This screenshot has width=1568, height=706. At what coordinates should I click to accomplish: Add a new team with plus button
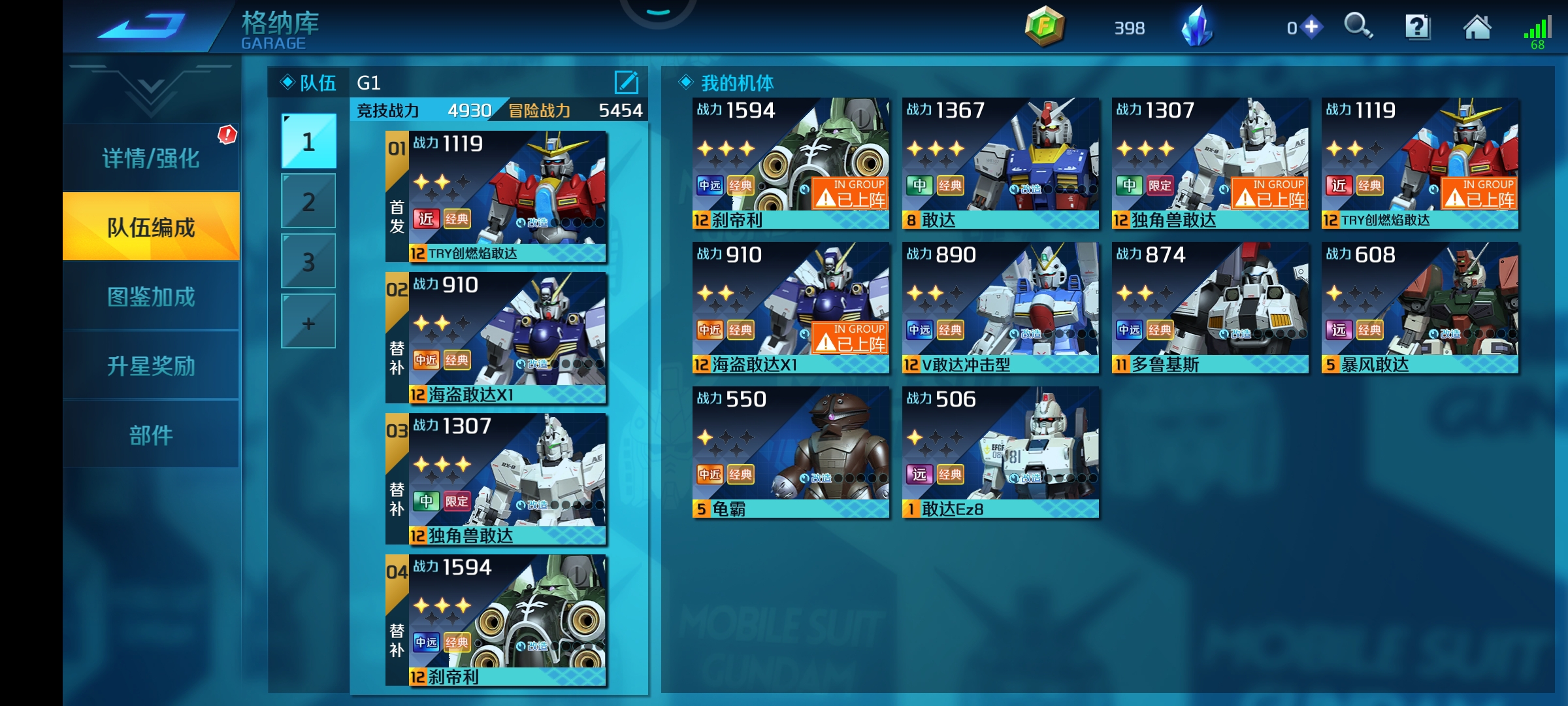[x=308, y=322]
